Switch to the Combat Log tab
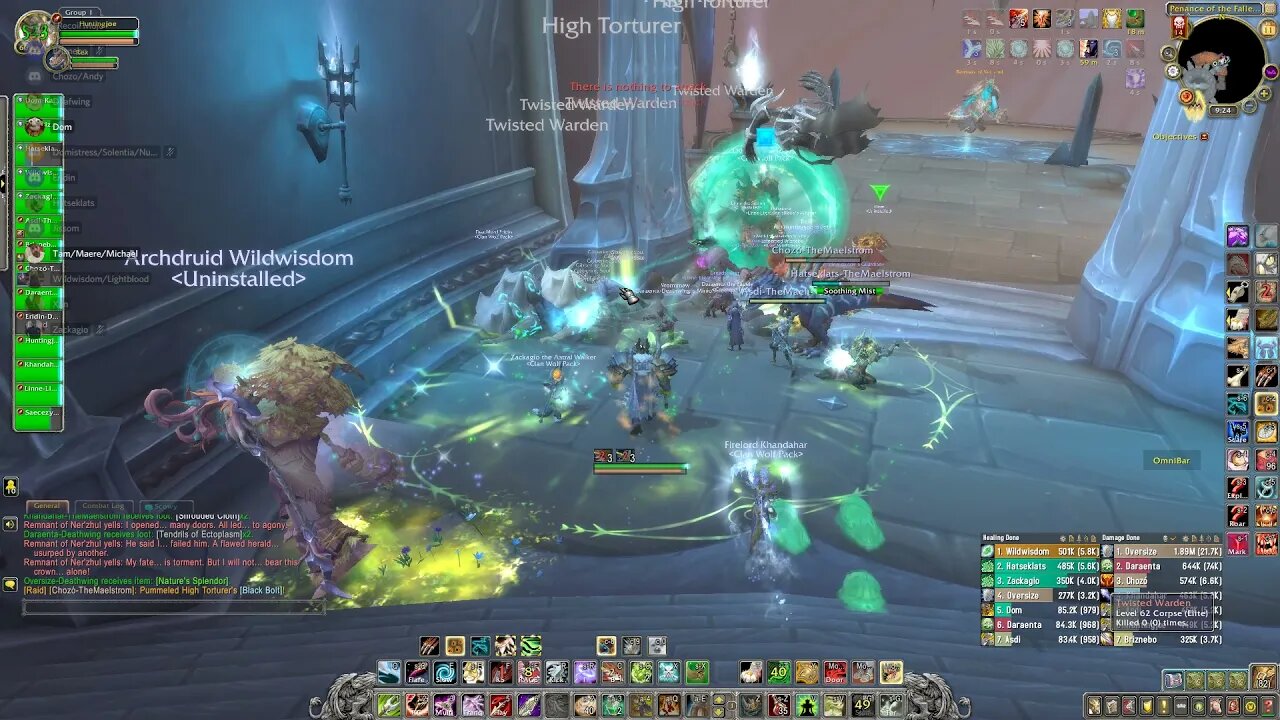The width and height of the screenshot is (1280, 720). (103, 505)
